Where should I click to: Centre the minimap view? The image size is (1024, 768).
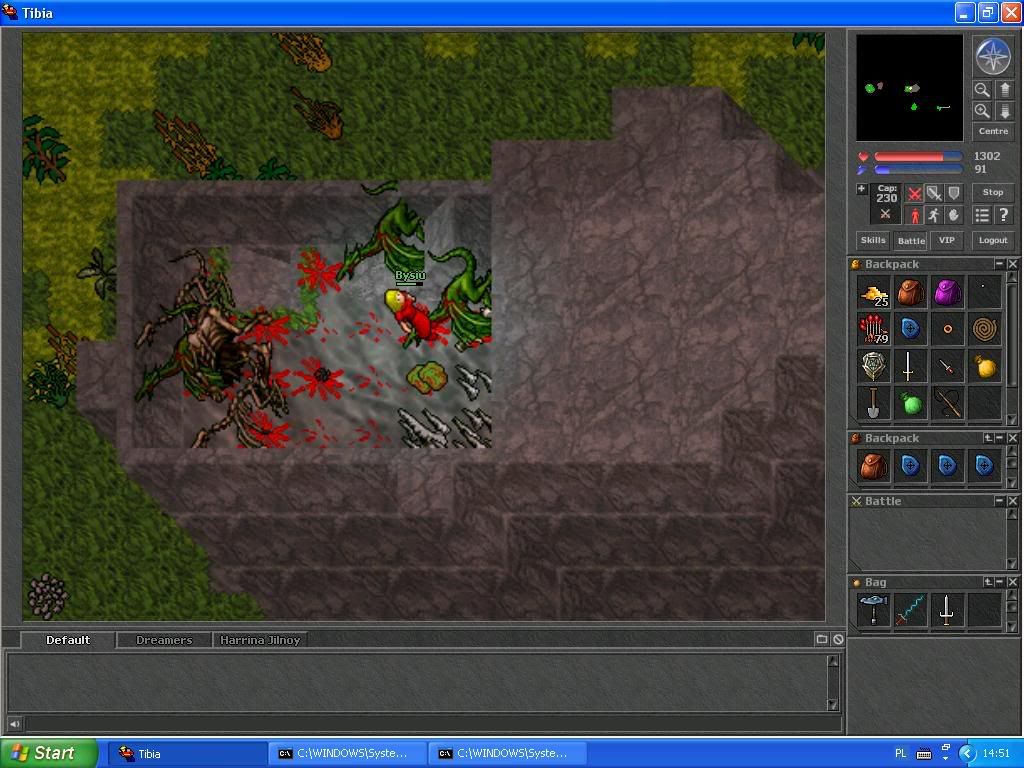click(992, 131)
